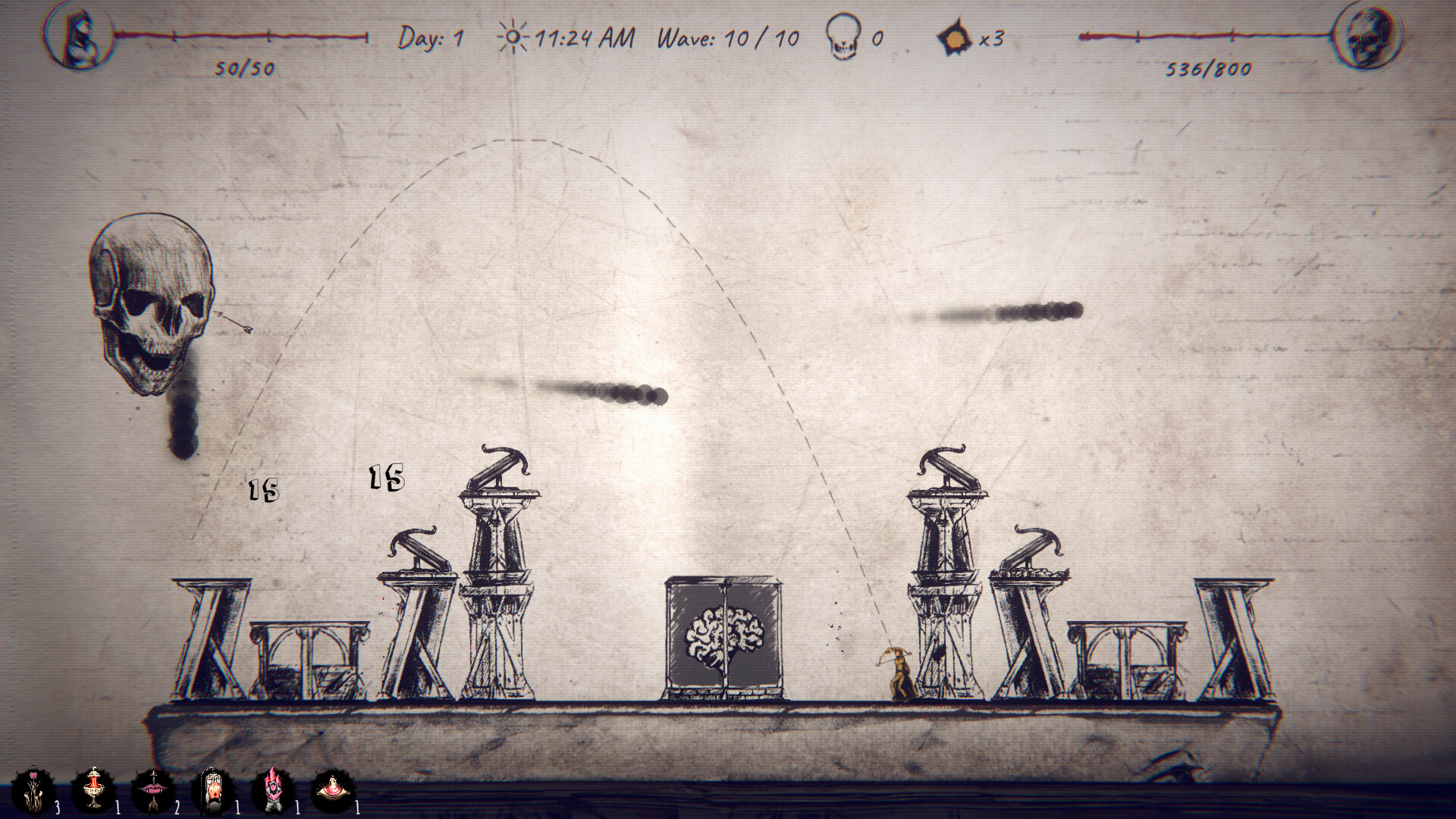Select the glowing eye relic at hotbar end
The width and height of the screenshot is (1456, 819).
point(334,789)
